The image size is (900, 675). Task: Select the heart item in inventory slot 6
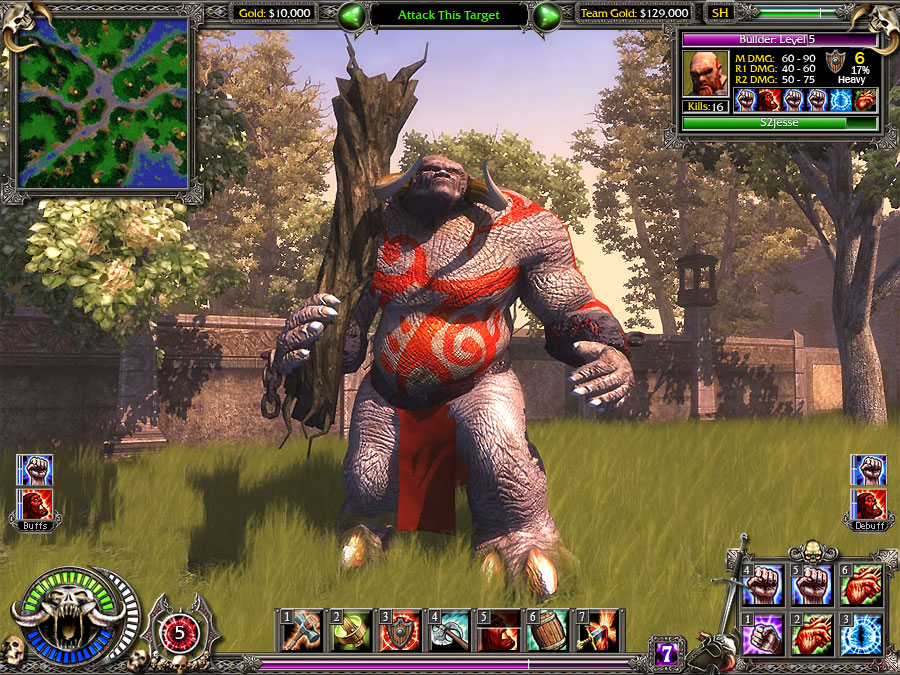click(x=860, y=586)
